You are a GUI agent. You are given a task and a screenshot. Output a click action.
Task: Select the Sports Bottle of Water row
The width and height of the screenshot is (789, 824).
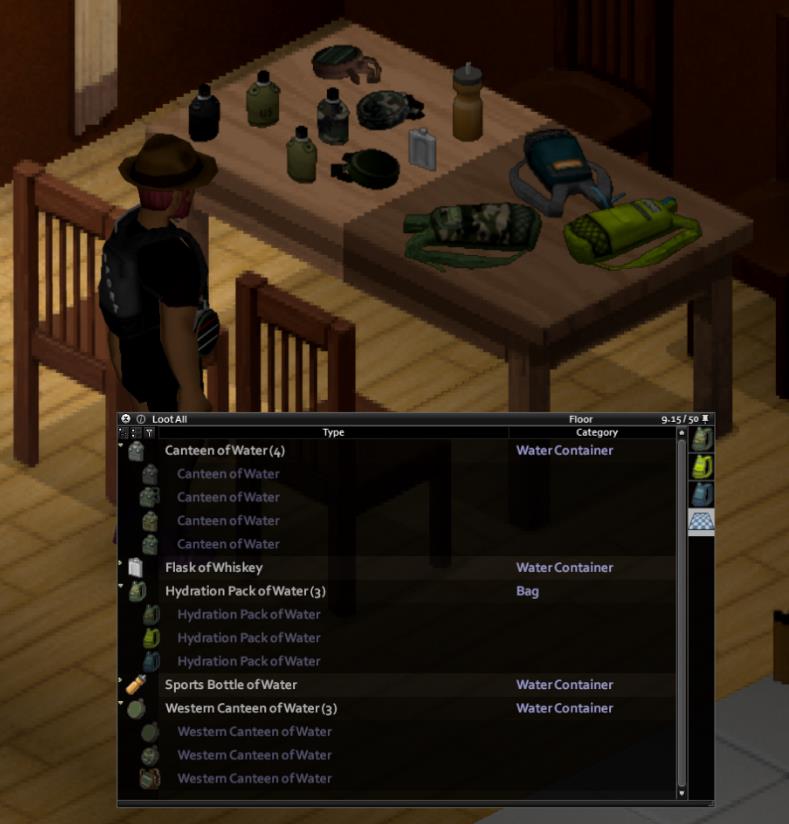(231, 685)
